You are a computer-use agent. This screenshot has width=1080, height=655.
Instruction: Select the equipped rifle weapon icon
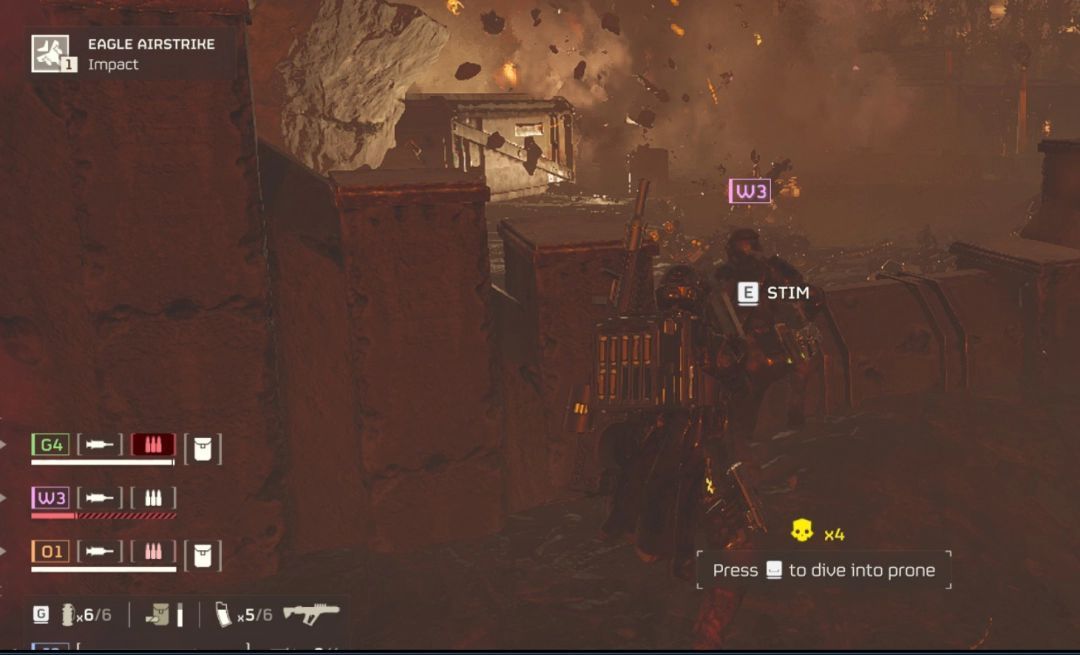[x=311, y=613]
